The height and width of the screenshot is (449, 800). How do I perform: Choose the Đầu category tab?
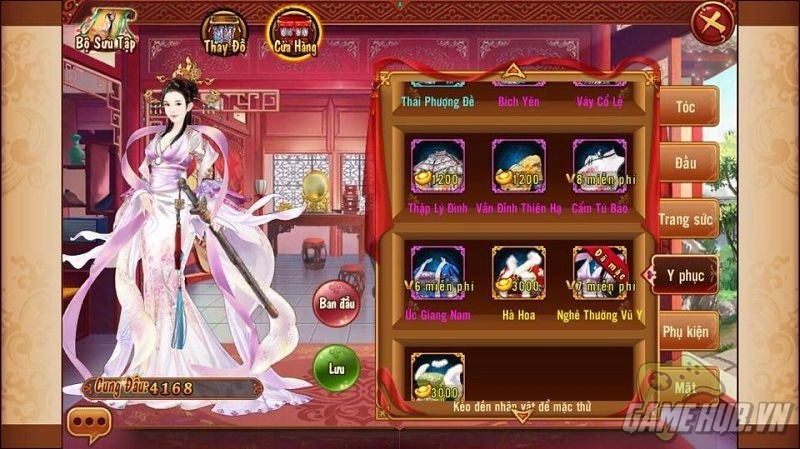(x=686, y=161)
